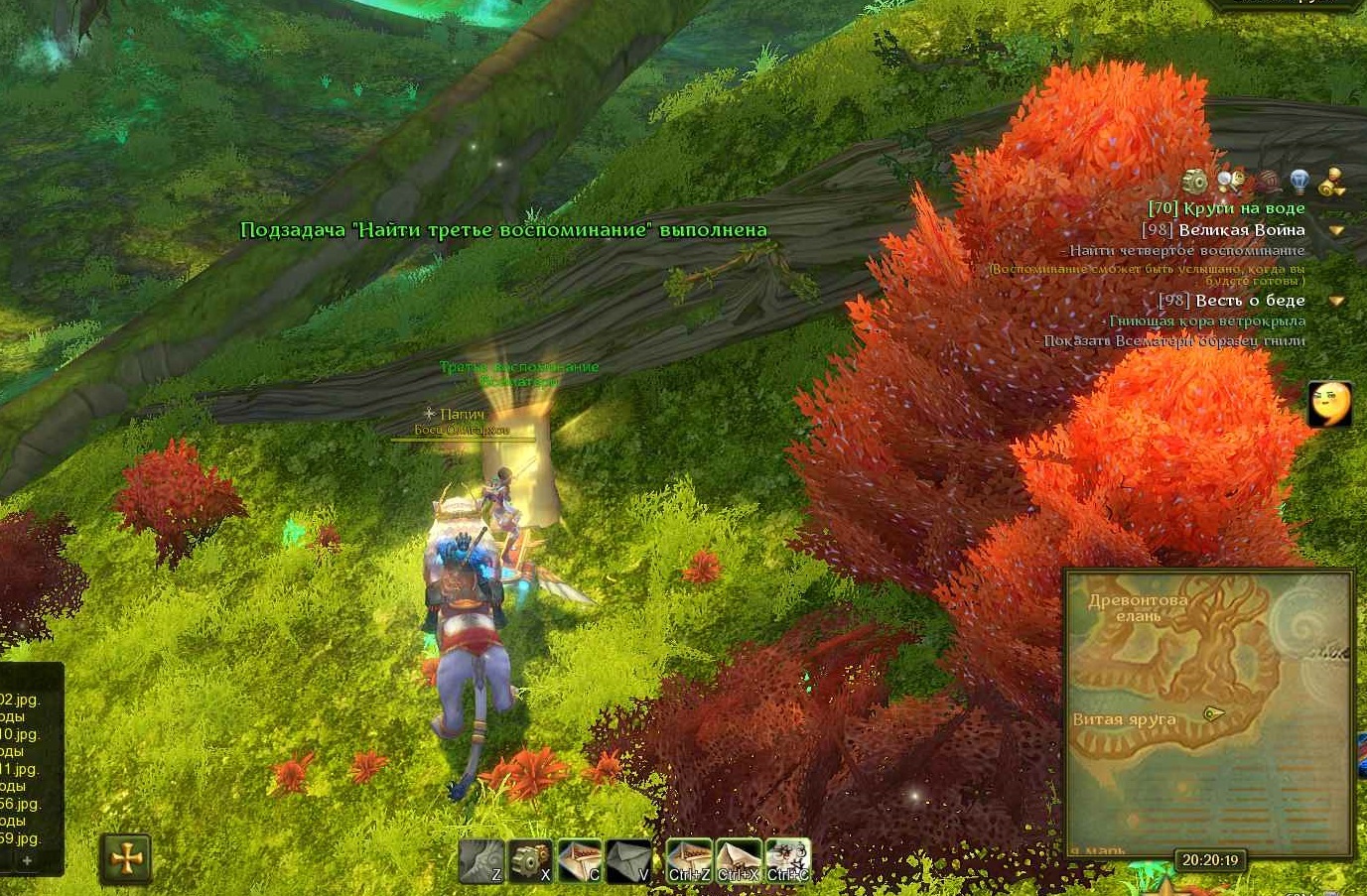The height and width of the screenshot is (896, 1367).
Task: Collapse the Весть о беде quest arrow
Action: coord(1336,301)
